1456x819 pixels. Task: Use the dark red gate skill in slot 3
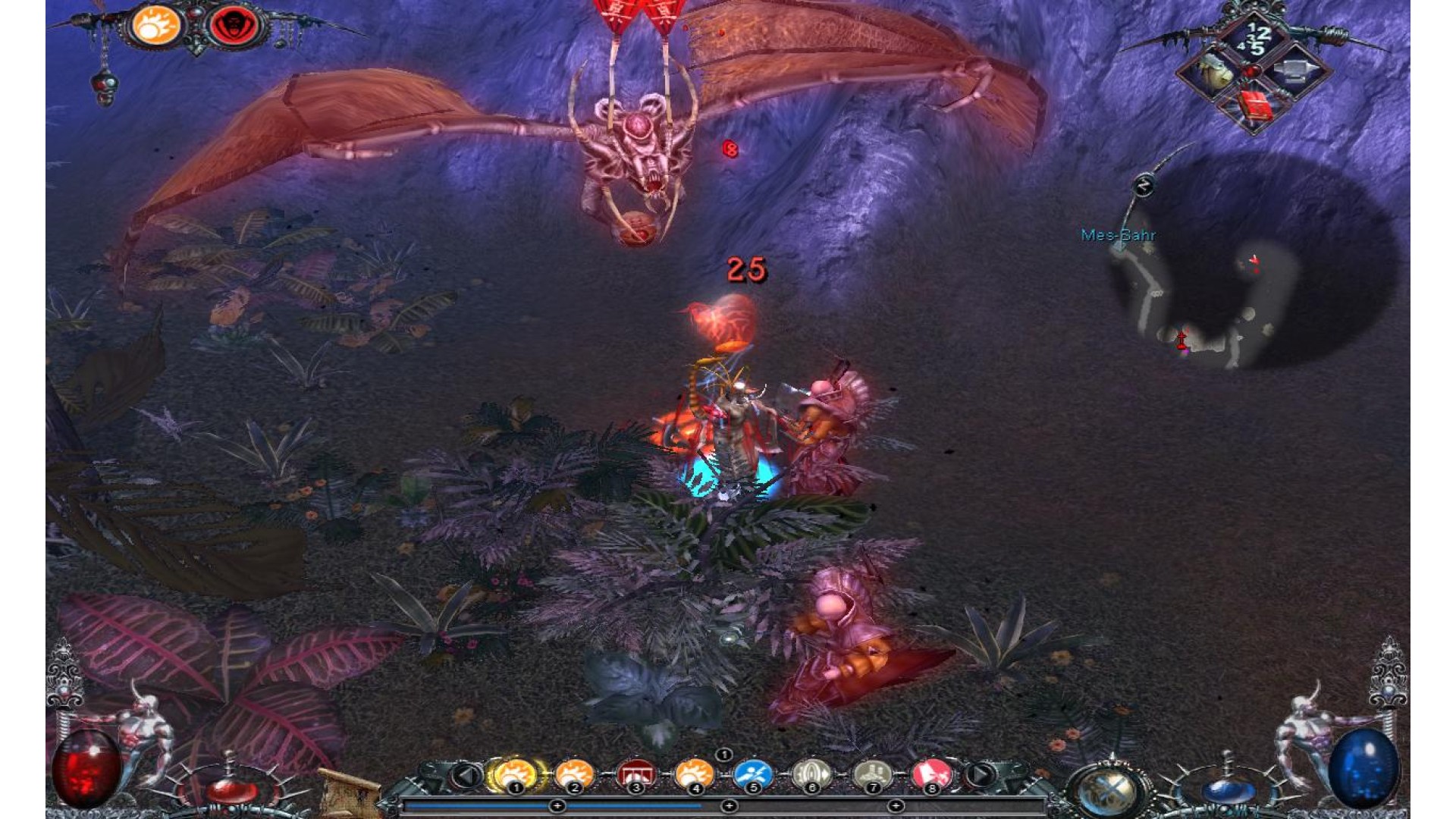635,774
